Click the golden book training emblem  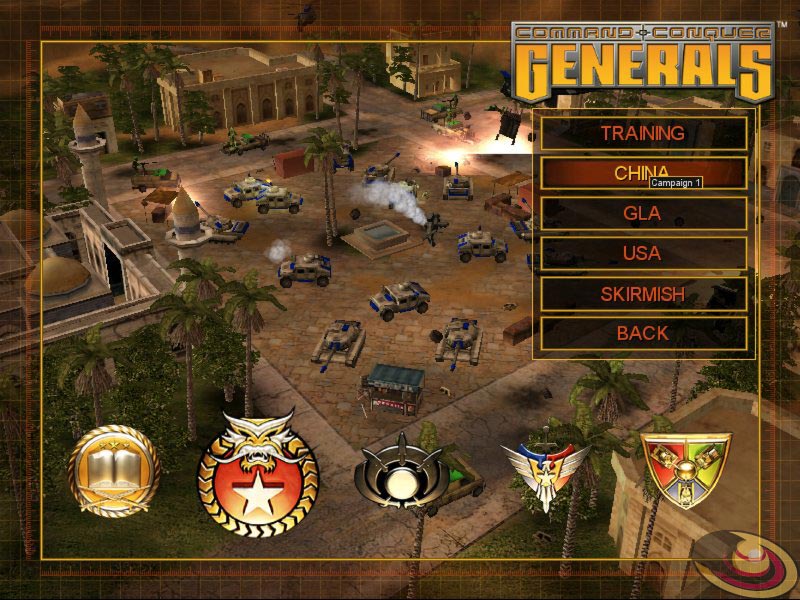coord(114,468)
